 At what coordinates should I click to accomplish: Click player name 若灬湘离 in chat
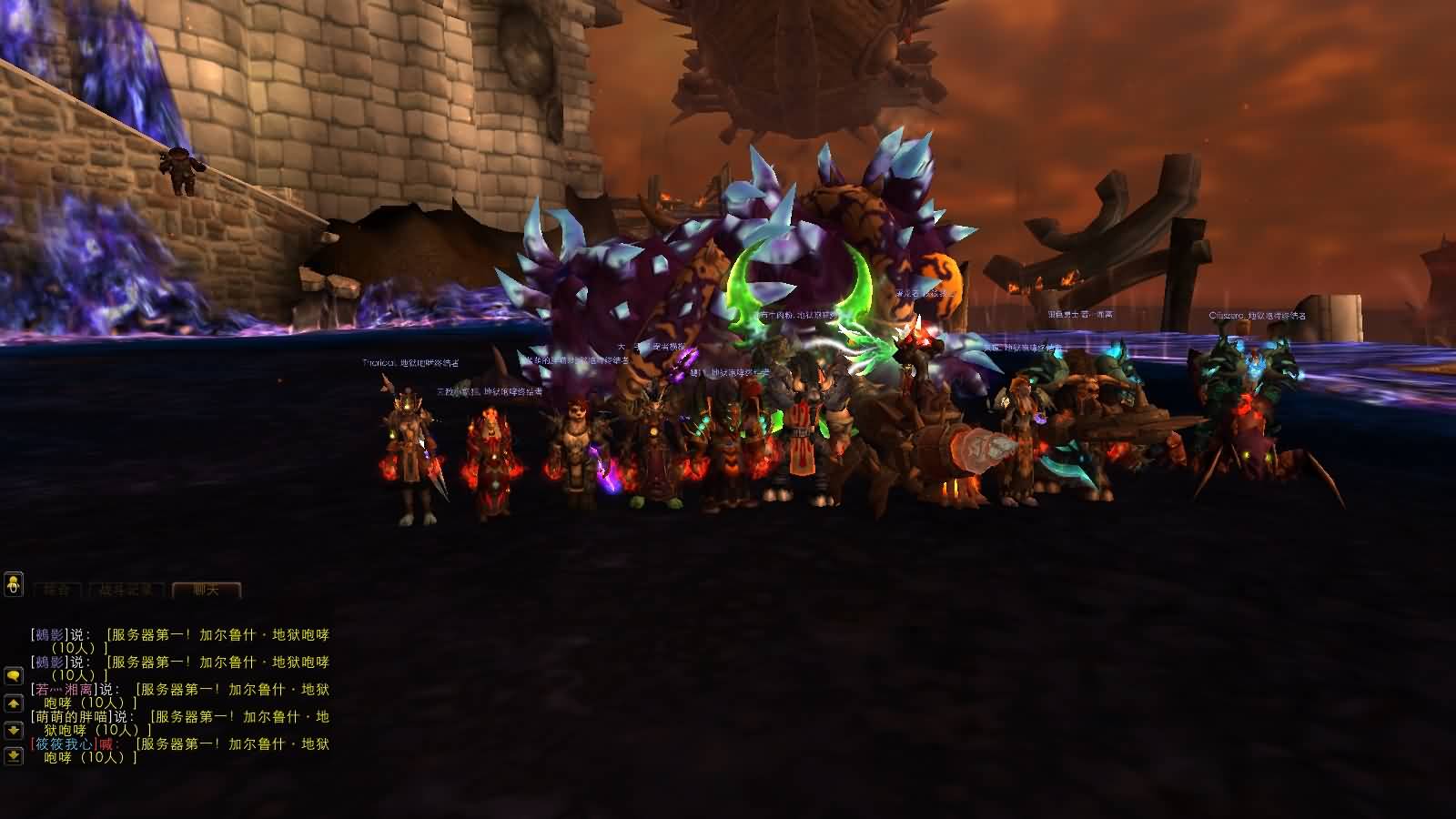tap(63, 690)
